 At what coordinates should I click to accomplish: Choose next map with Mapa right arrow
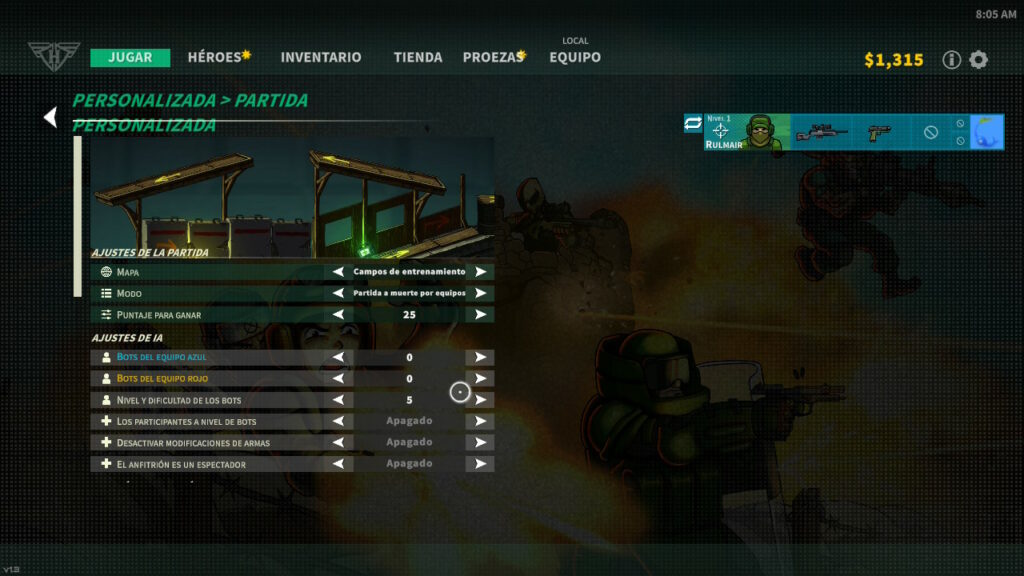click(x=480, y=272)
